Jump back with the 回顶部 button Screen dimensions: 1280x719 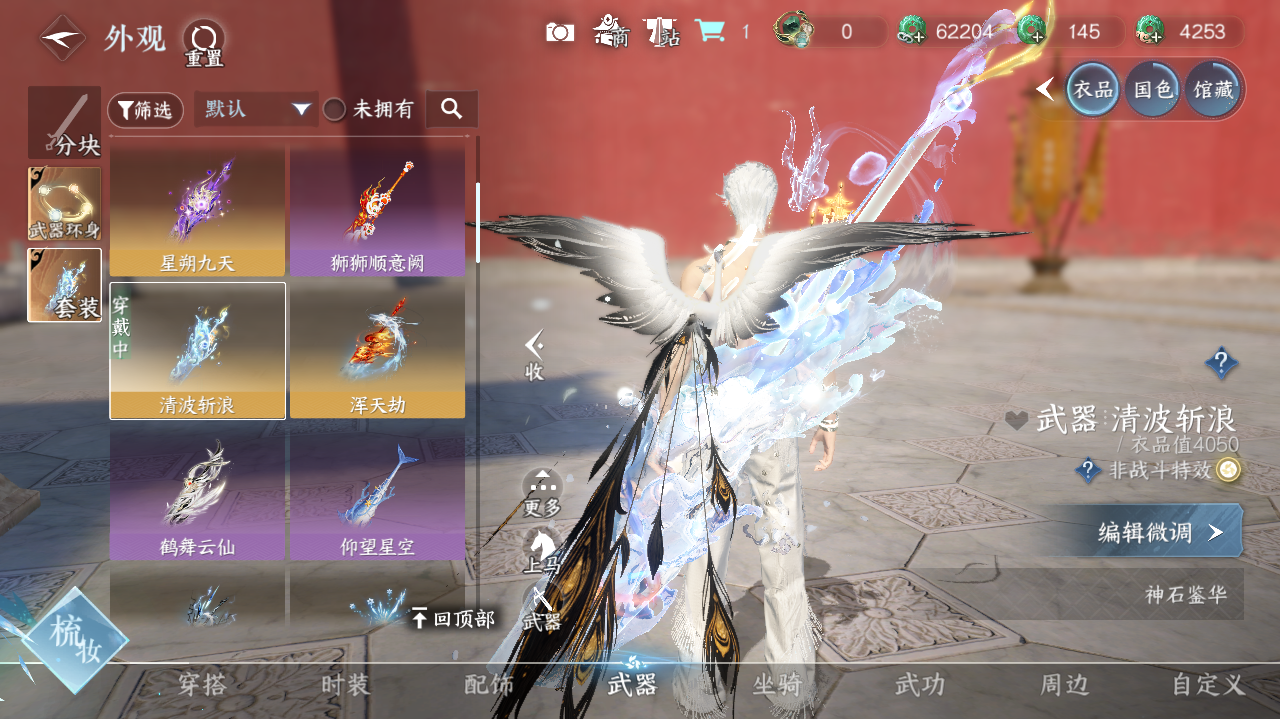point(453,619)
